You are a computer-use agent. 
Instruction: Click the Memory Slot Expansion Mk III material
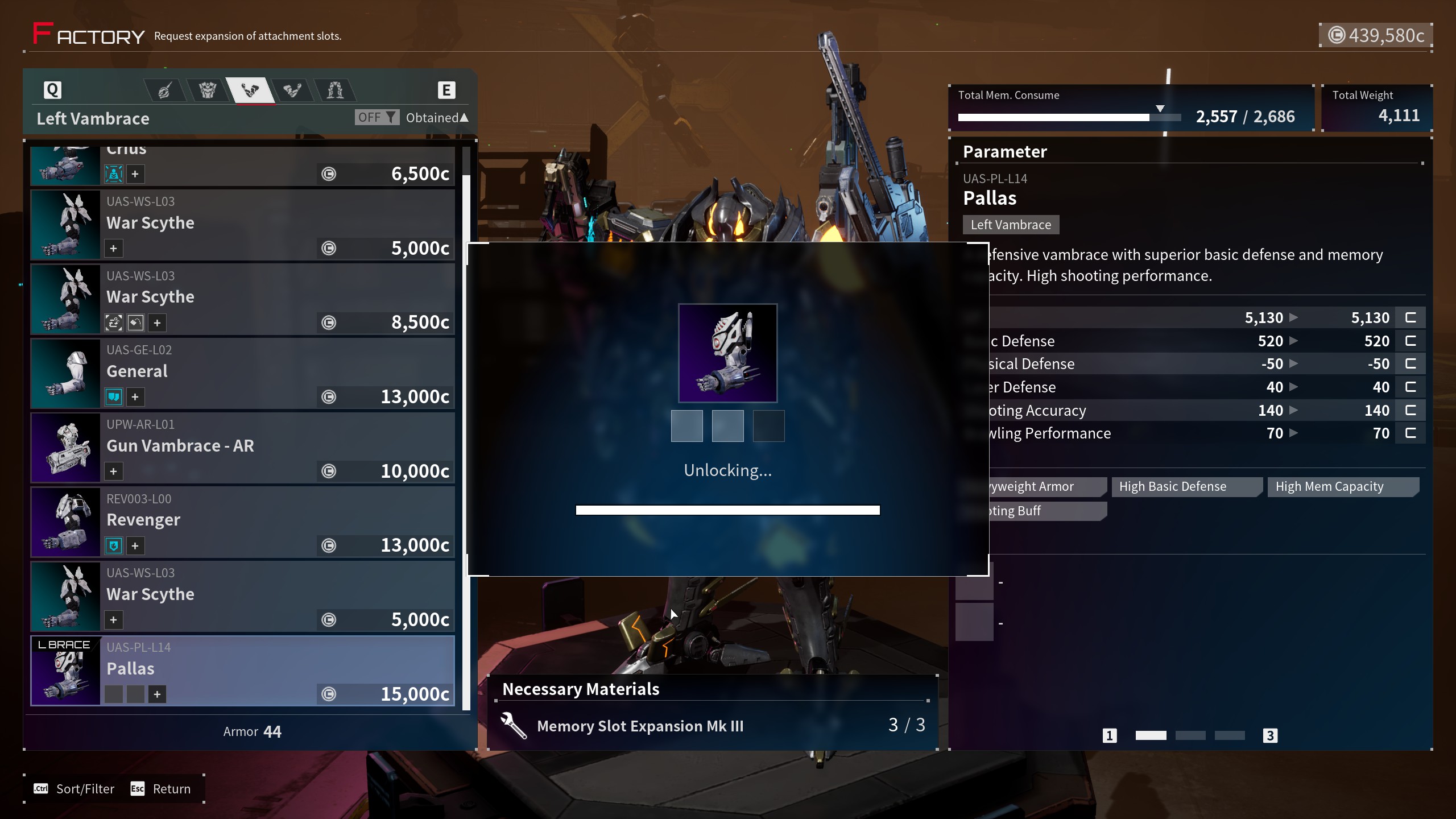click(x=640, y=726)
